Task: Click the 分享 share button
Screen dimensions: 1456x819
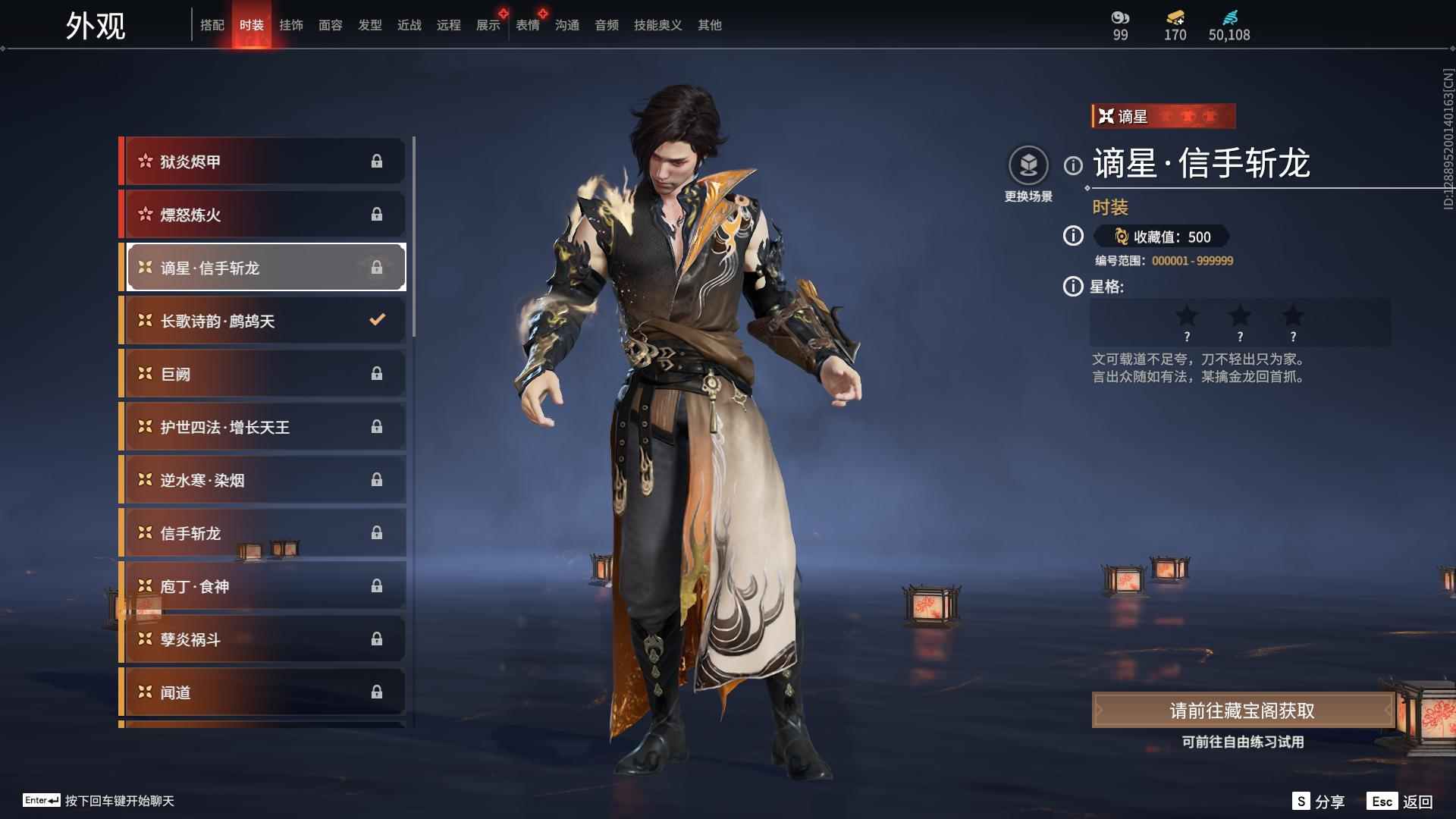Action: (1319, 802)
